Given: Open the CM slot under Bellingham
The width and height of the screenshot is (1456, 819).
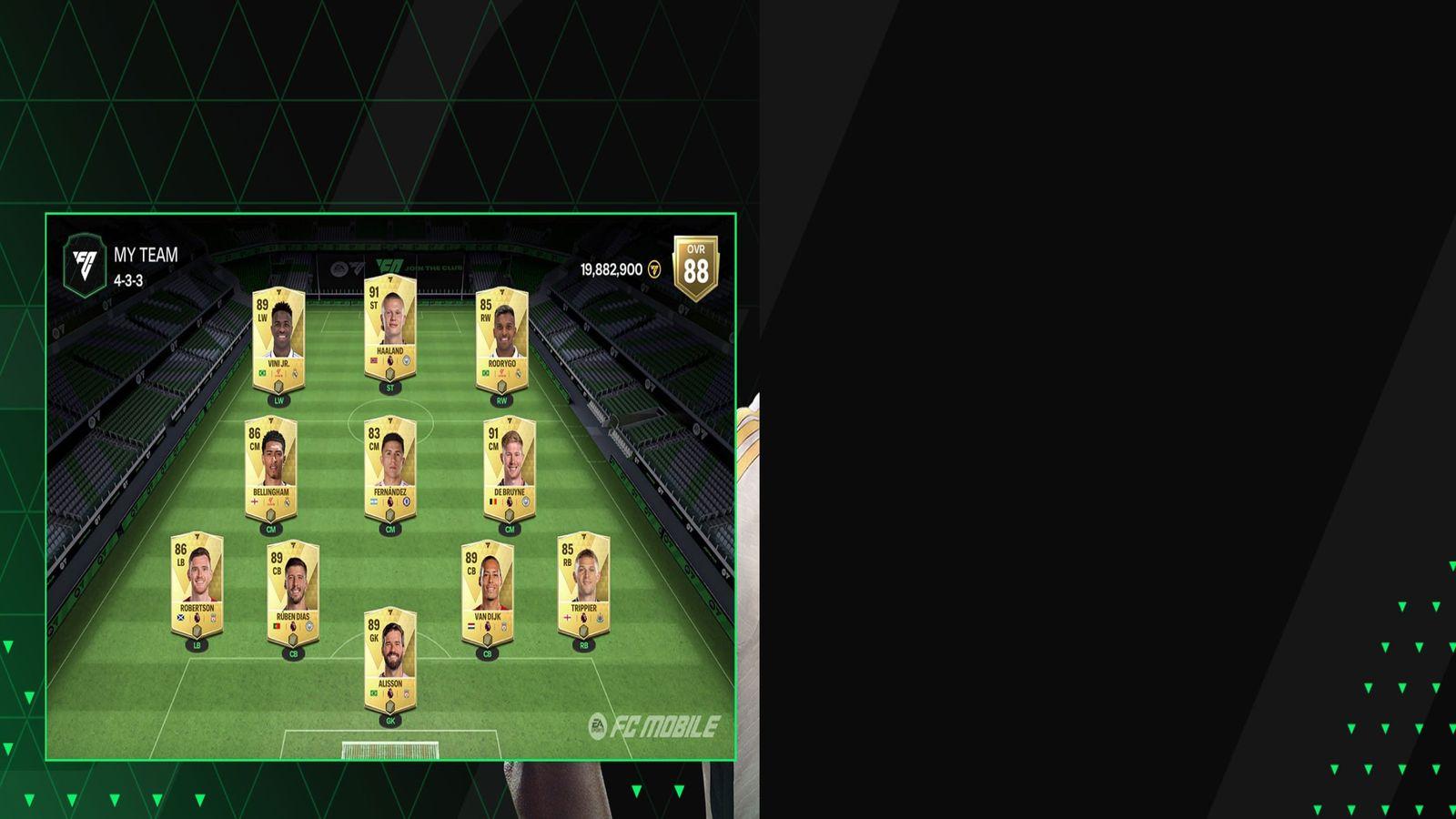Looking at the screenshot, I should click(x=269, y=526).
